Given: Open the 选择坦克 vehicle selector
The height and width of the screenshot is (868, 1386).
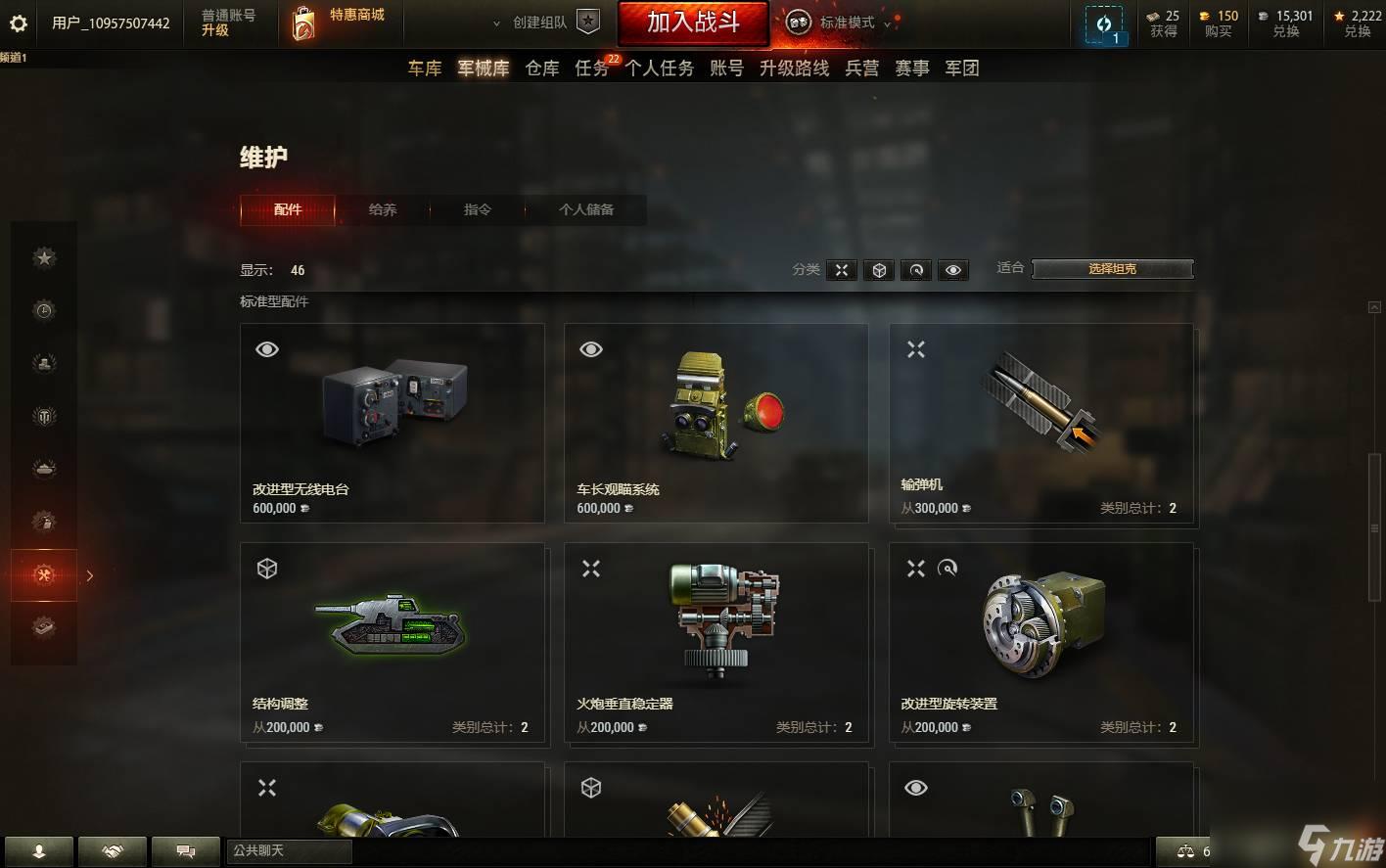Looking at the screenshot, I should (1112, 269).
